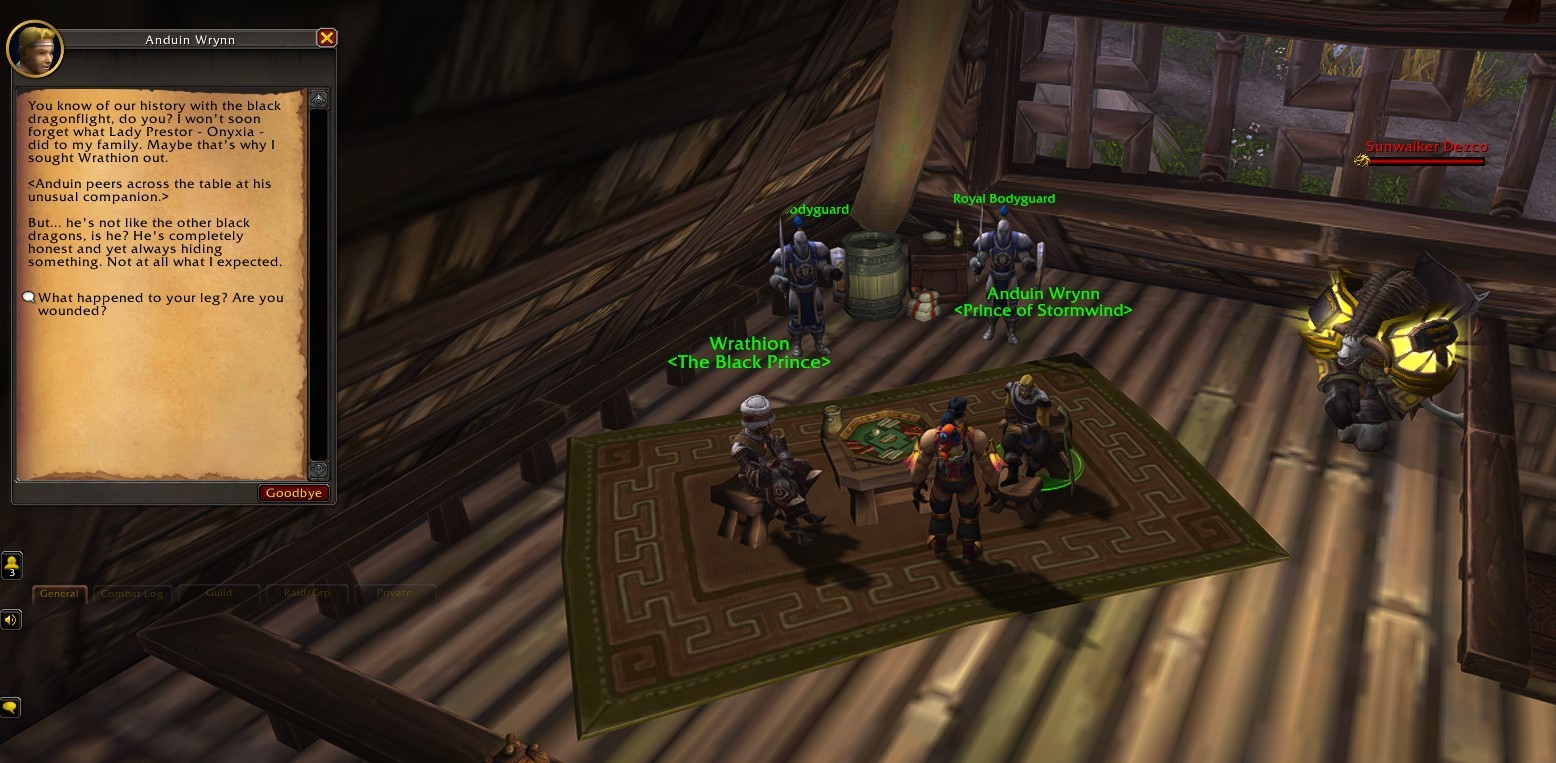Click Anduin Wrynn's portrait in the dialogue
1556x763 pixels.
(35, 48)
